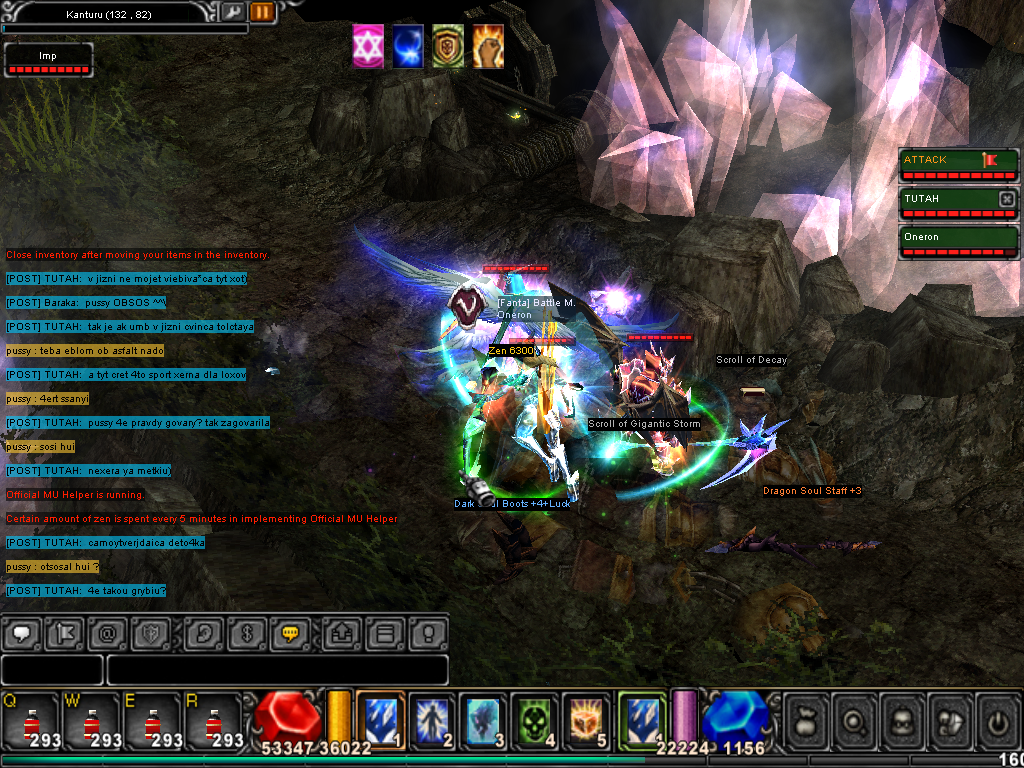The width and height of the screenshot is (1024, 768).
Task: Toggle the dollar sign chat filter
Action: pyautogui.click(x=245, y=633)
